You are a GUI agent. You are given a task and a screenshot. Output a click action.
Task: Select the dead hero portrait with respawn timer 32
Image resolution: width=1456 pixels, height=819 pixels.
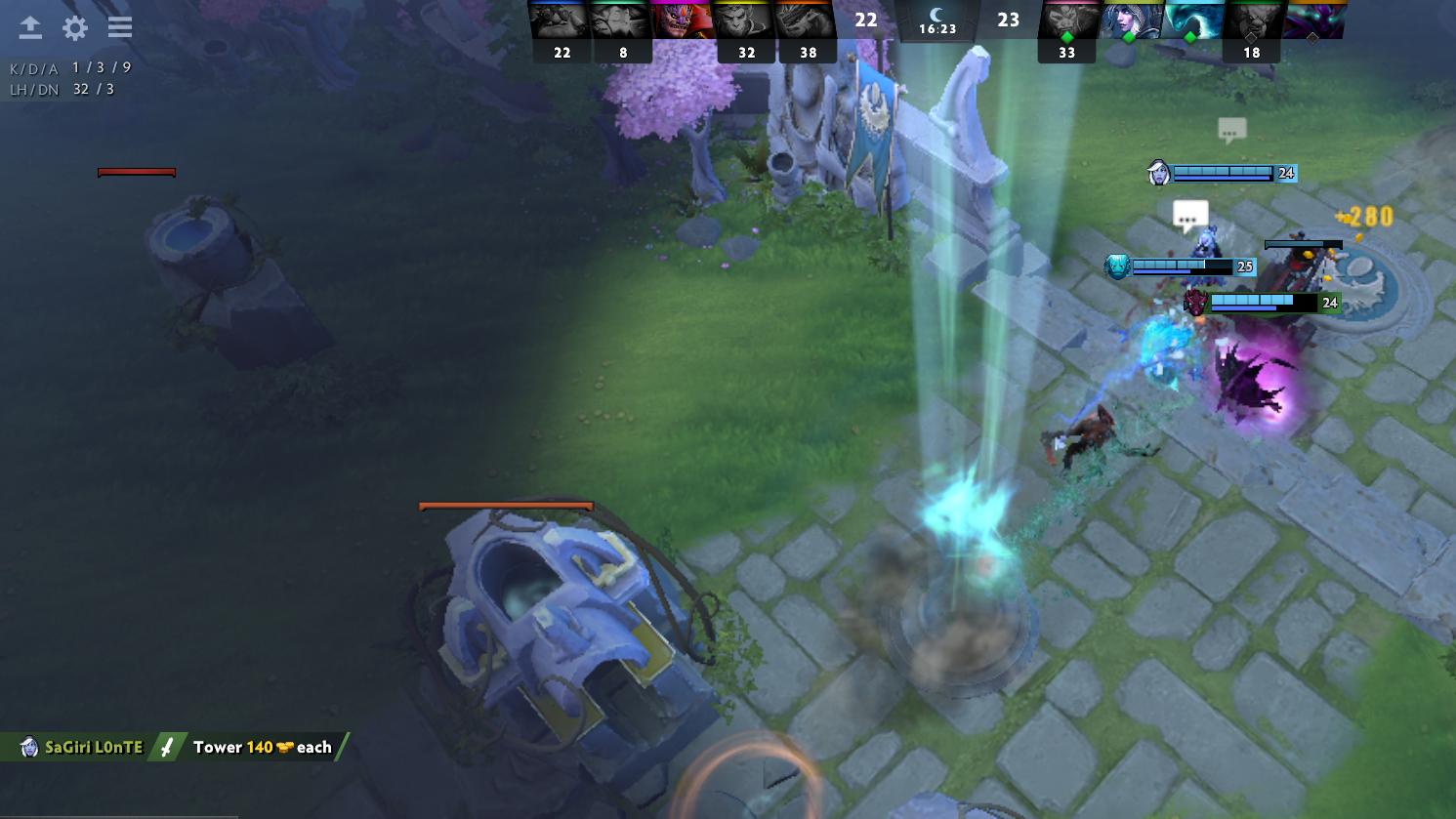coord(744,20)
